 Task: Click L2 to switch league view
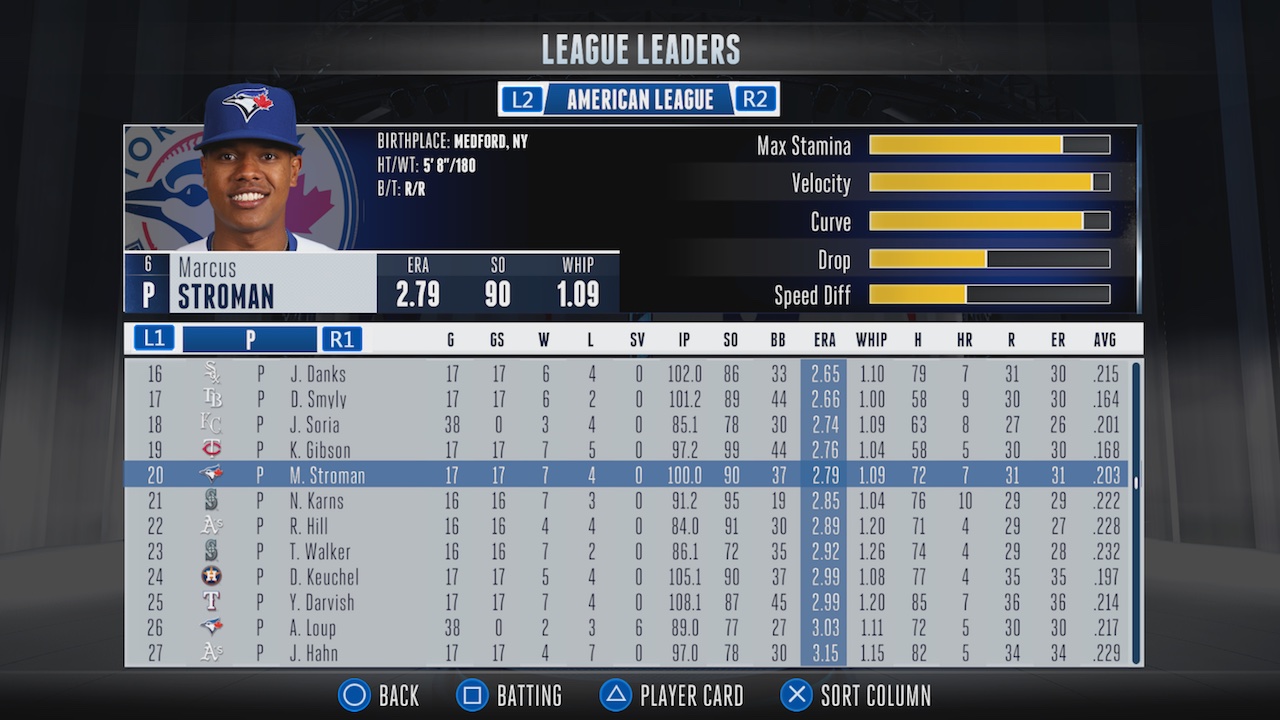(521, 99)
